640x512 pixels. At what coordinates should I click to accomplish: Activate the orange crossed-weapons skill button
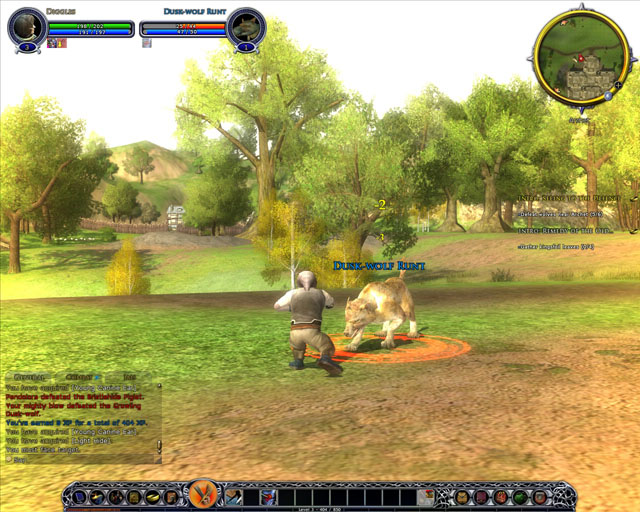point(203,493)
